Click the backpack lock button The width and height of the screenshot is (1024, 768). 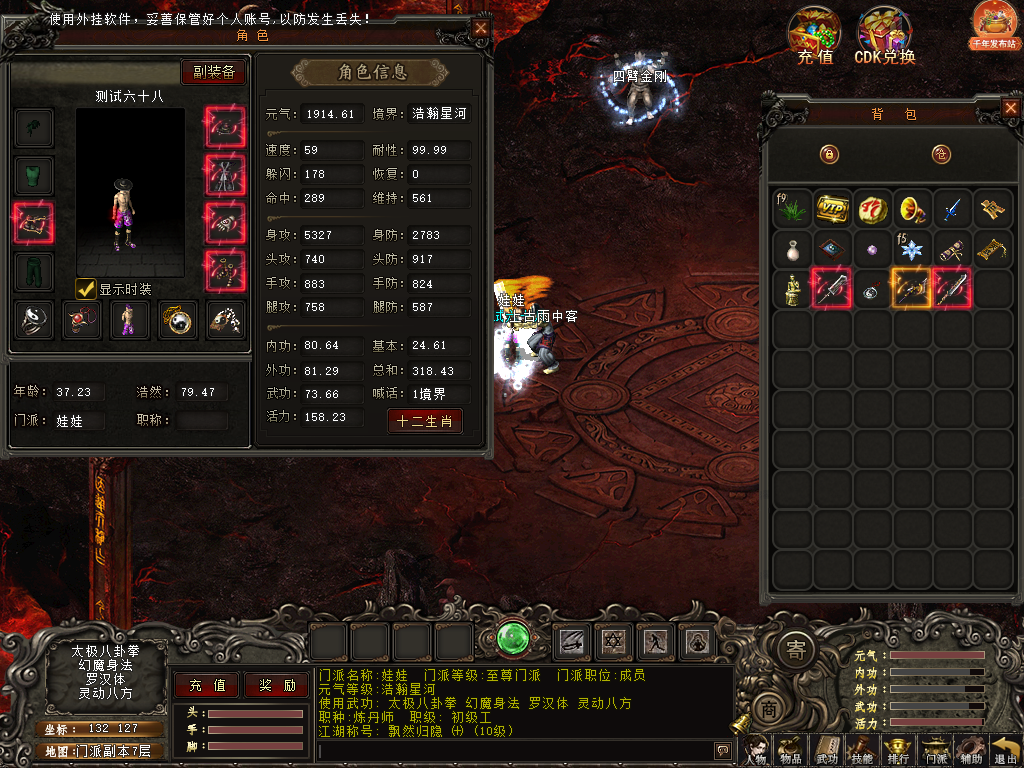[x=828, y=154]
